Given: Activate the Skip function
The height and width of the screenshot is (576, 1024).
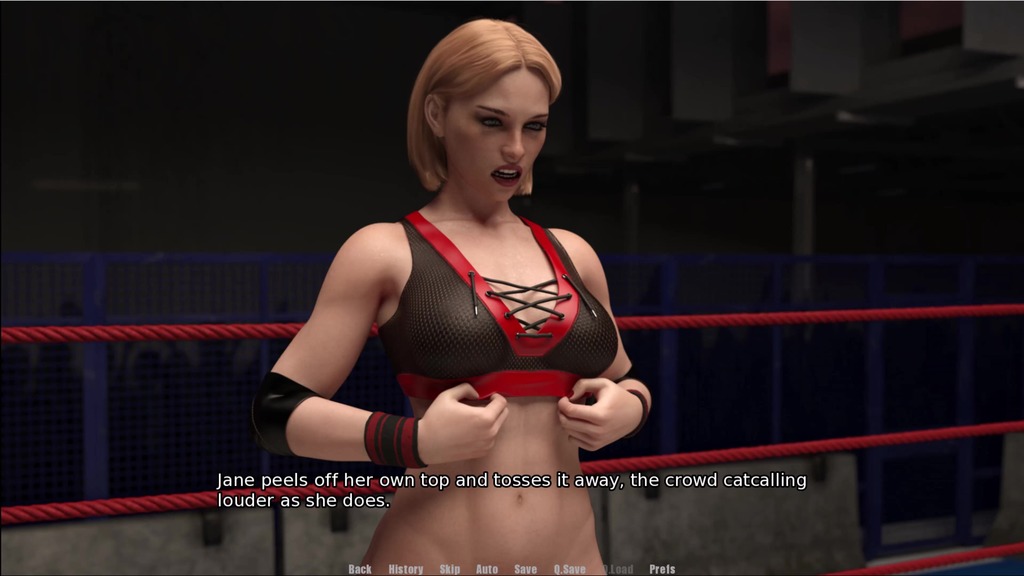Looking at the screenshot, I should tap(450, 569).
